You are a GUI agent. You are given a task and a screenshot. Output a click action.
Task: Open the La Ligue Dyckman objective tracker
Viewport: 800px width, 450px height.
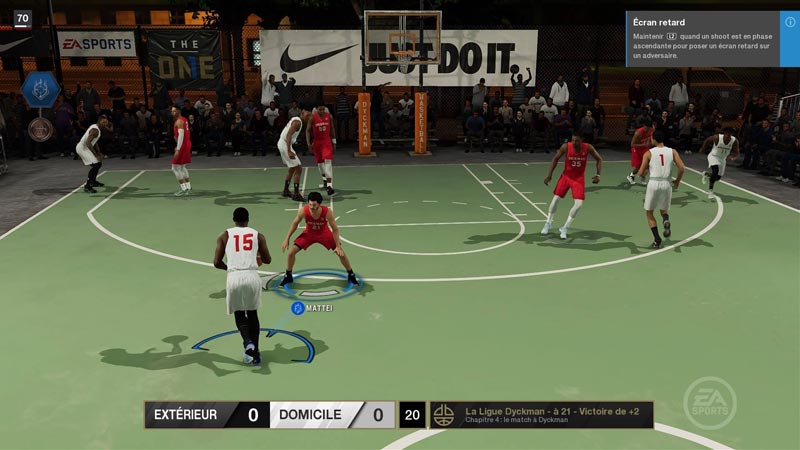(x=541, y=414)
